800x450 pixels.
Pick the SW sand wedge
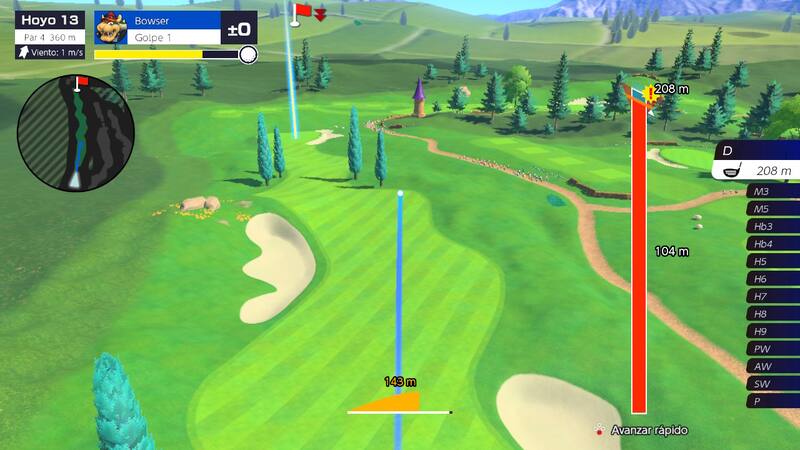pos(772,384)
